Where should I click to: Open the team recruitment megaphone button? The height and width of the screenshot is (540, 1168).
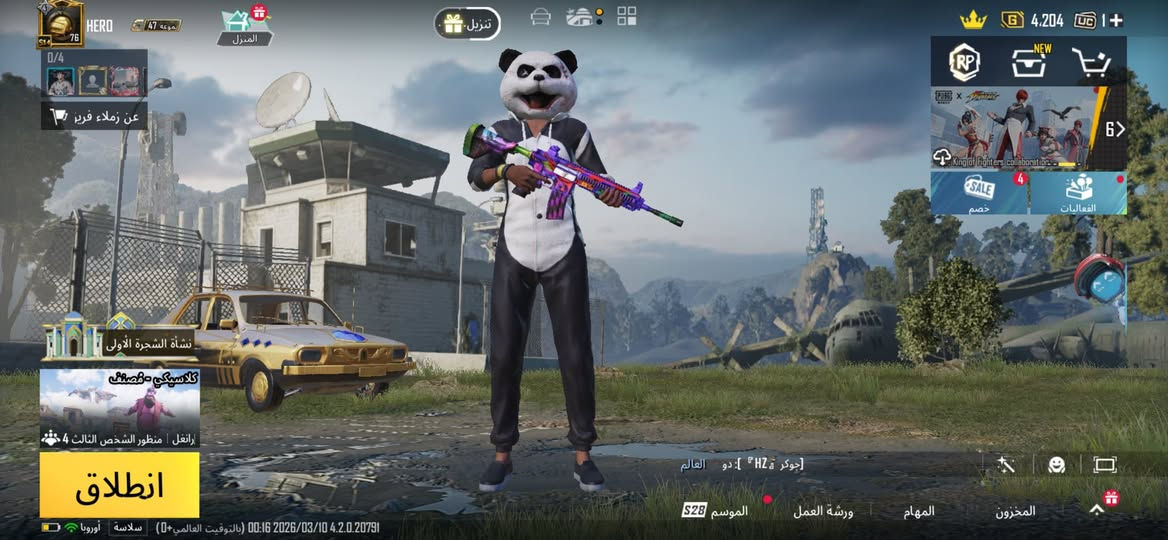pos(94,117)
